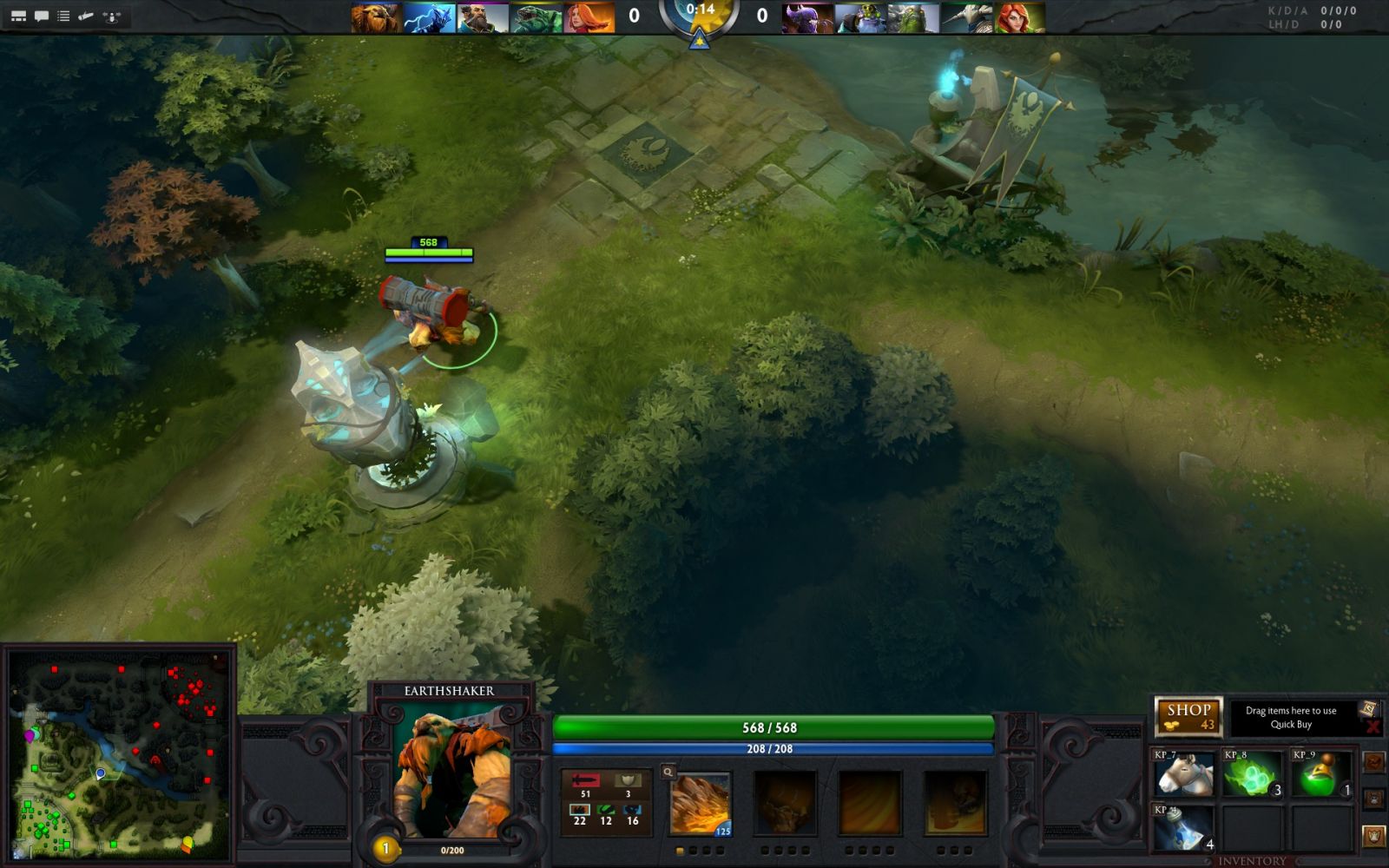1389x868 pixels.
Task: Clear Quick Buy with the red X
Action: 1372,727
